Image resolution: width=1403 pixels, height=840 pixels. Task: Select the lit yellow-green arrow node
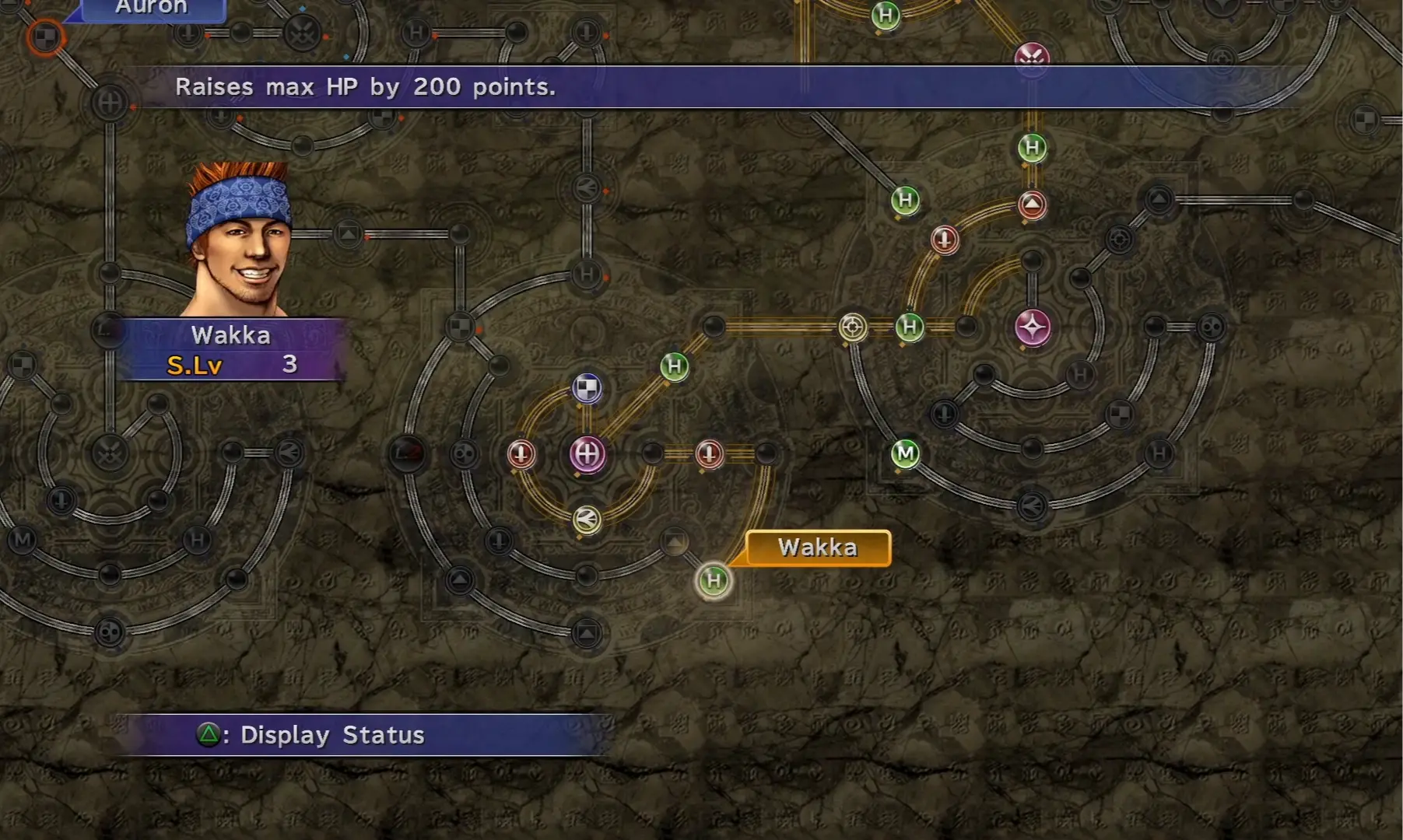tap(587, 519)
